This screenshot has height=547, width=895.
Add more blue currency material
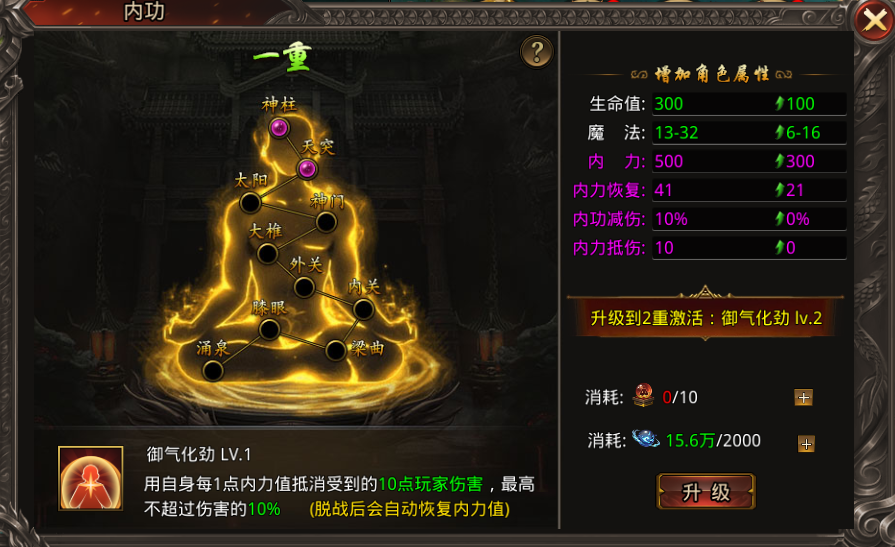tap(805, 444)
